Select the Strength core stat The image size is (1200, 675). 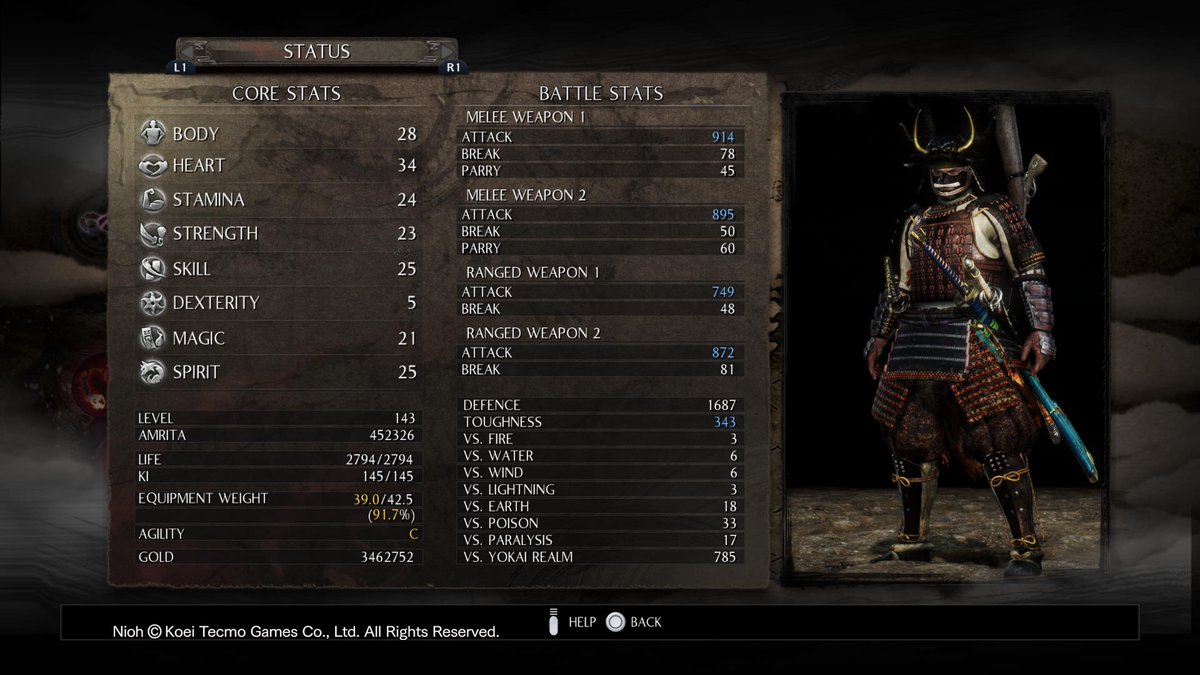277,234
